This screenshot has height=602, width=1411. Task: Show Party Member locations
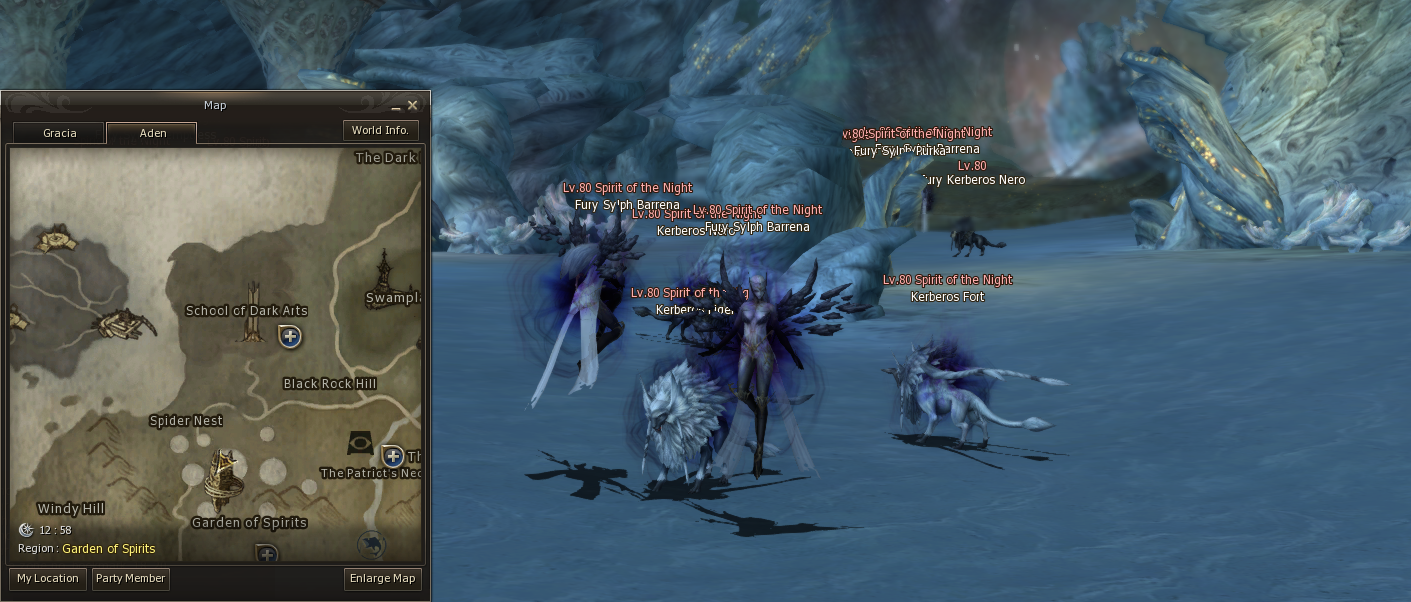pyautogui.click(x=130, y=578)
